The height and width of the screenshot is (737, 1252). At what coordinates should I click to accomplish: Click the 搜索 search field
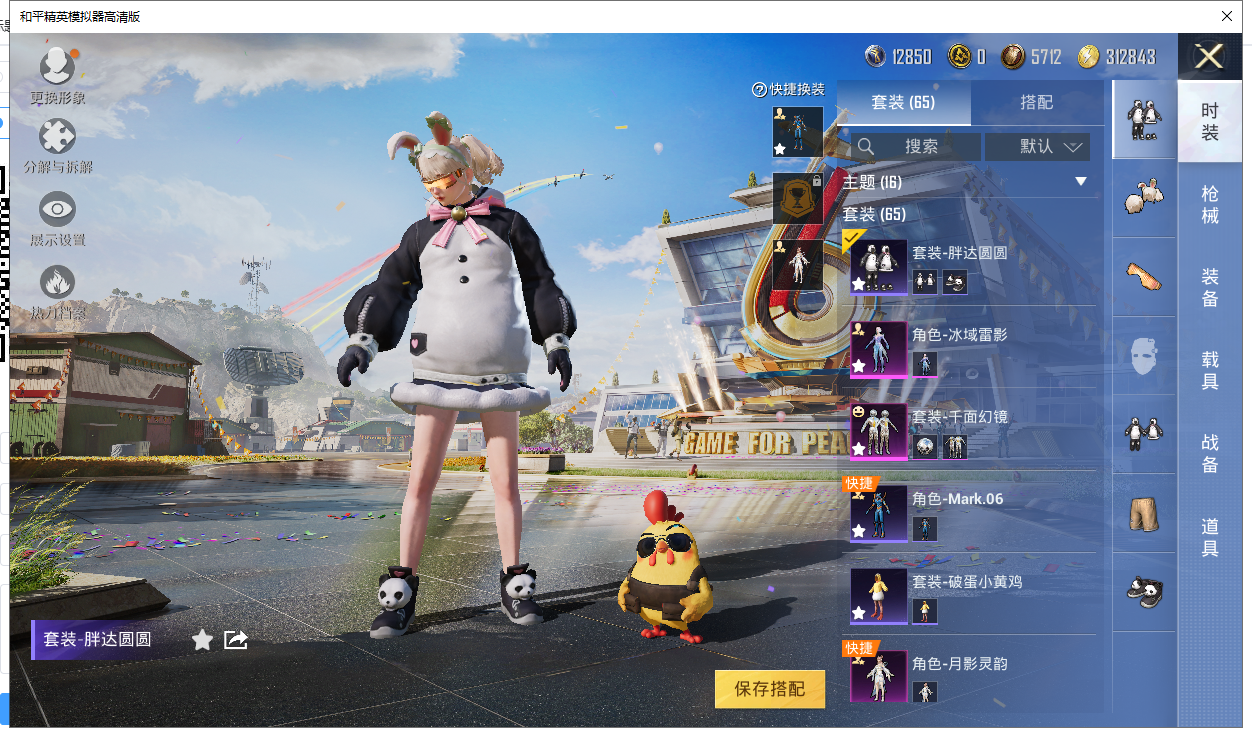[914, 147]
